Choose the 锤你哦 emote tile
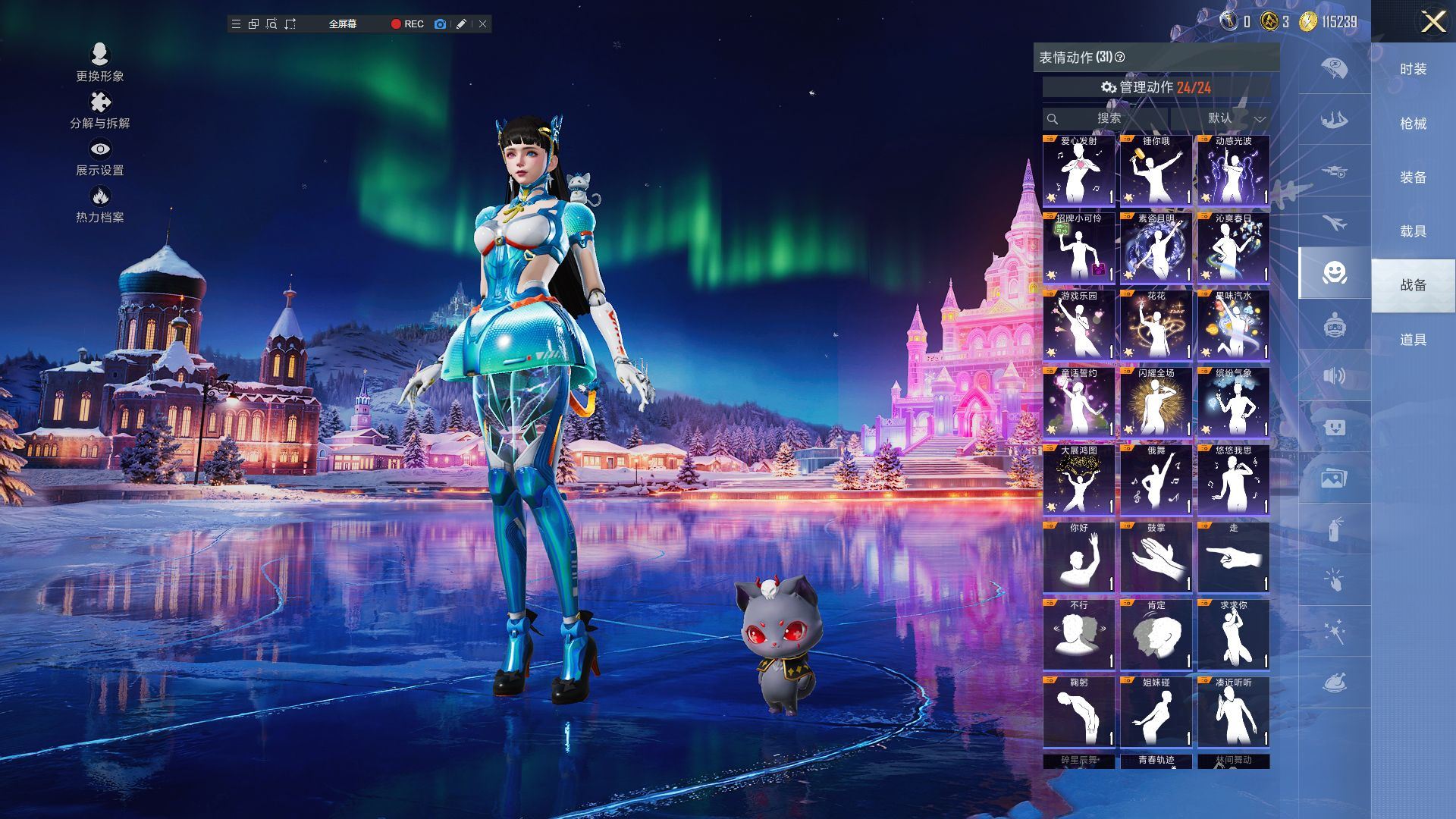 click(1156, 171)
